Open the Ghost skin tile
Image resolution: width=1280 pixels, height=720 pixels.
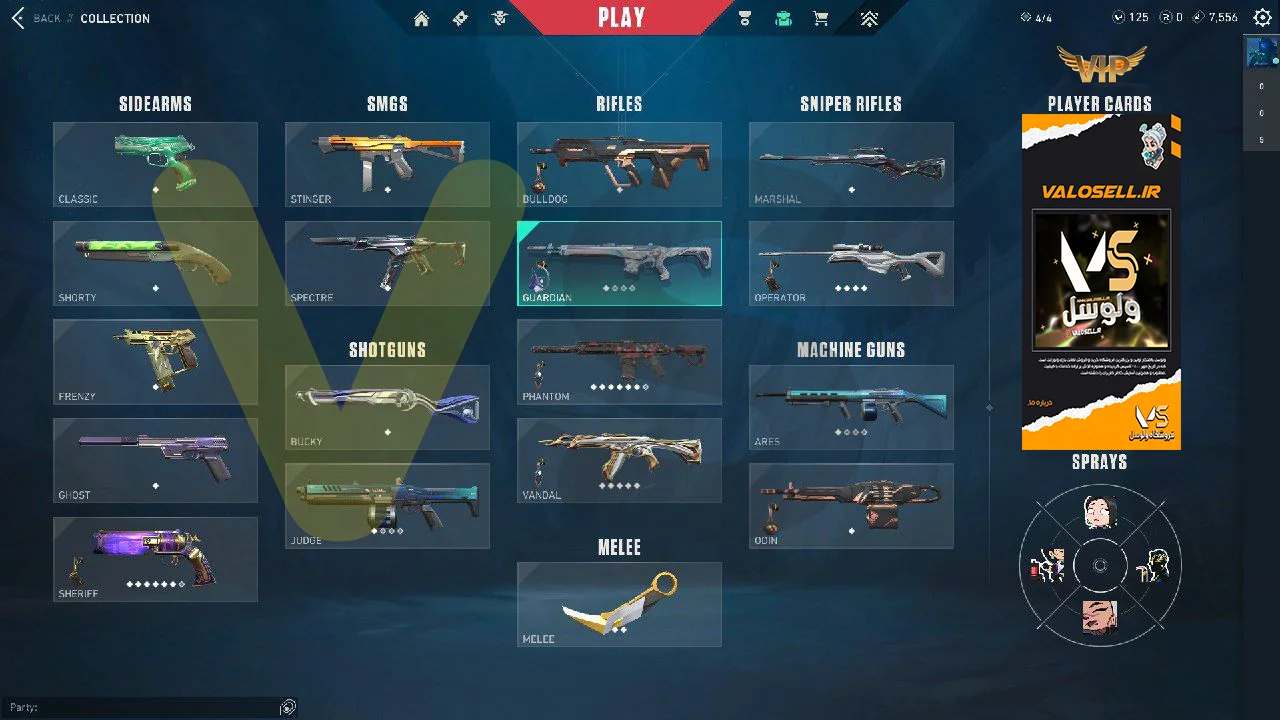[155, 460]
